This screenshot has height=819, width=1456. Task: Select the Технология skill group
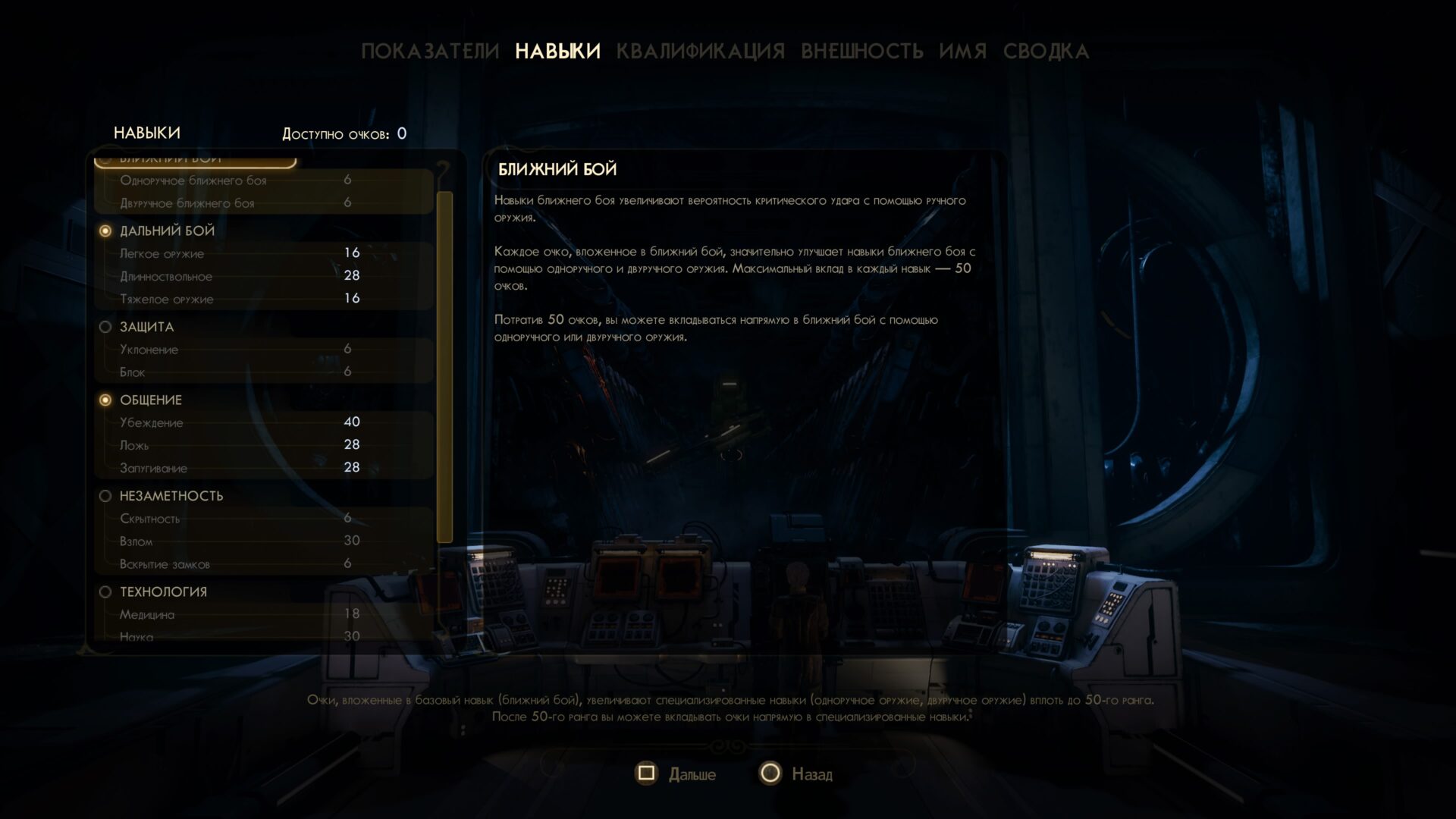[x=162, y=591]
